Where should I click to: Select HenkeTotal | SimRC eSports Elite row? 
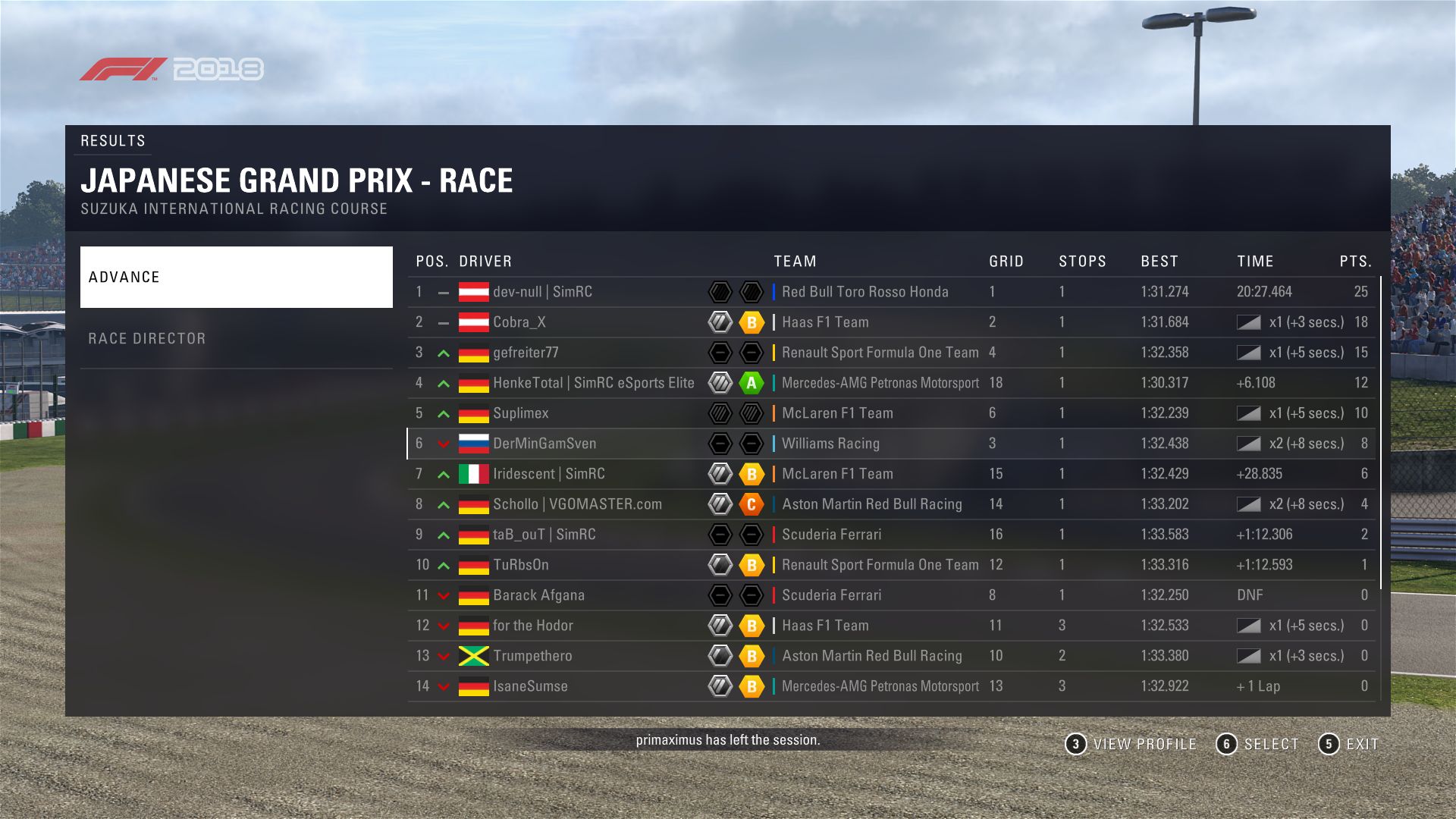point(593,383)
